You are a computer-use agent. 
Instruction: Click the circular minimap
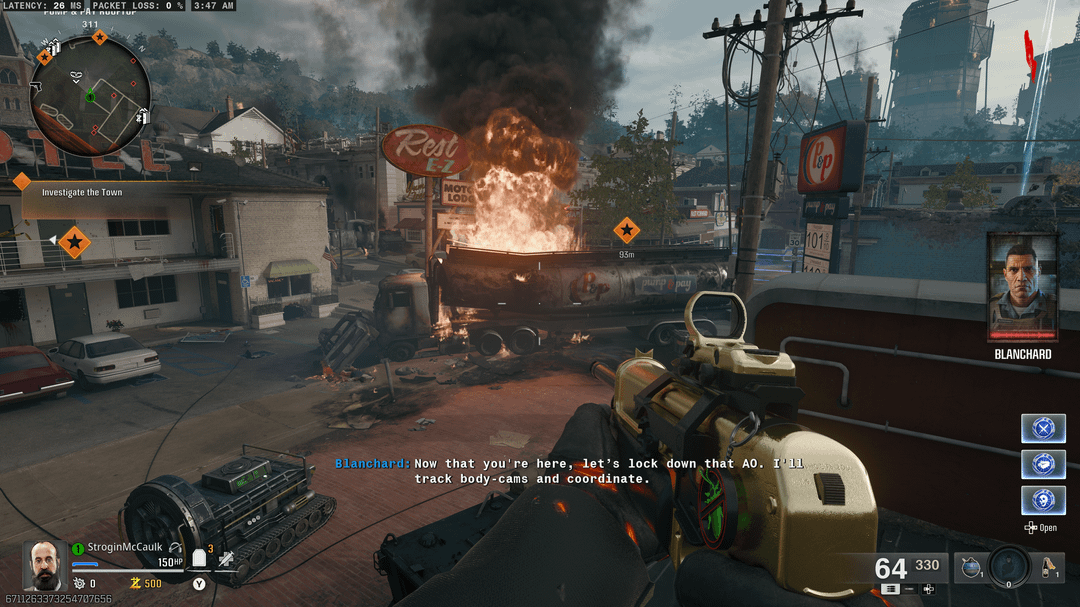click(x=89, y=96)
